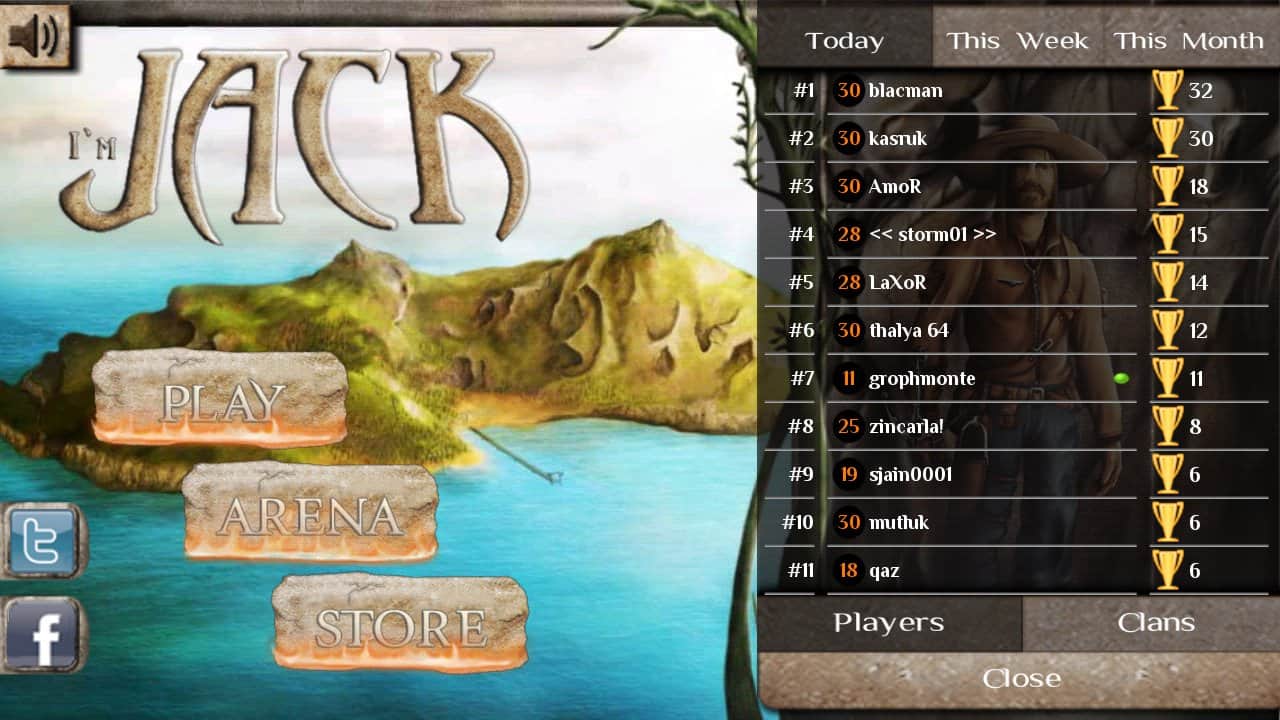Open the ARENA mode
The height and width of the screenshot is (720, 1280).
(310, 514)
